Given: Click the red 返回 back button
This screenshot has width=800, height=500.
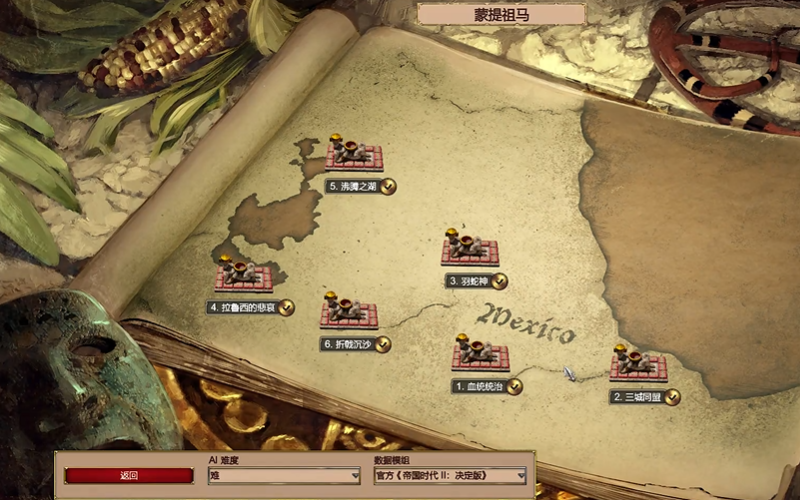Looking at the screenshot, I should 129,476.
